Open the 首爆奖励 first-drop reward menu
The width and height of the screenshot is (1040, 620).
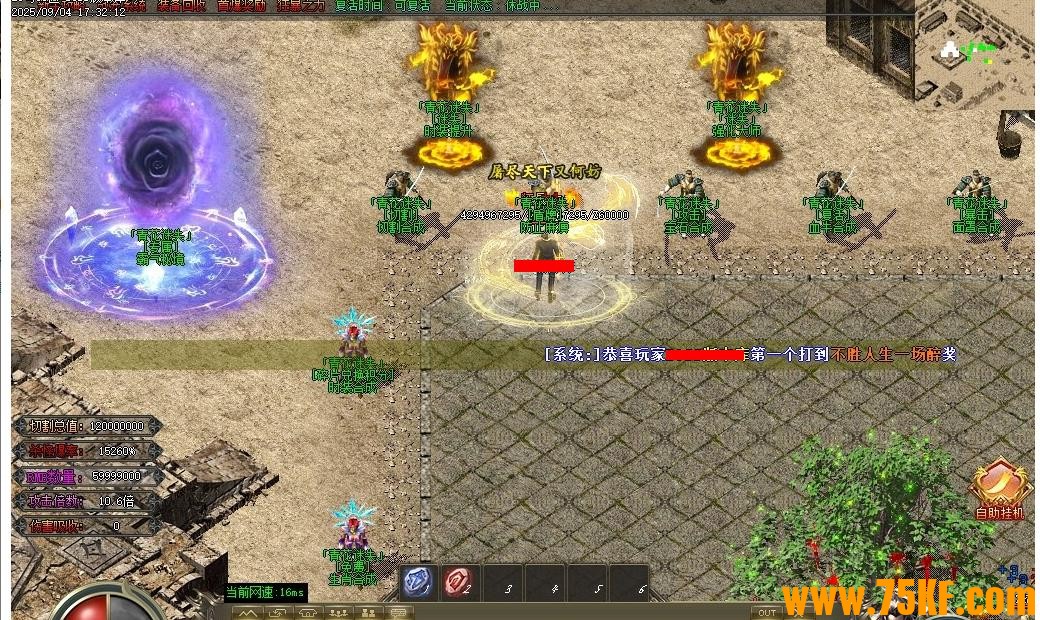click(x=242, y=5)
